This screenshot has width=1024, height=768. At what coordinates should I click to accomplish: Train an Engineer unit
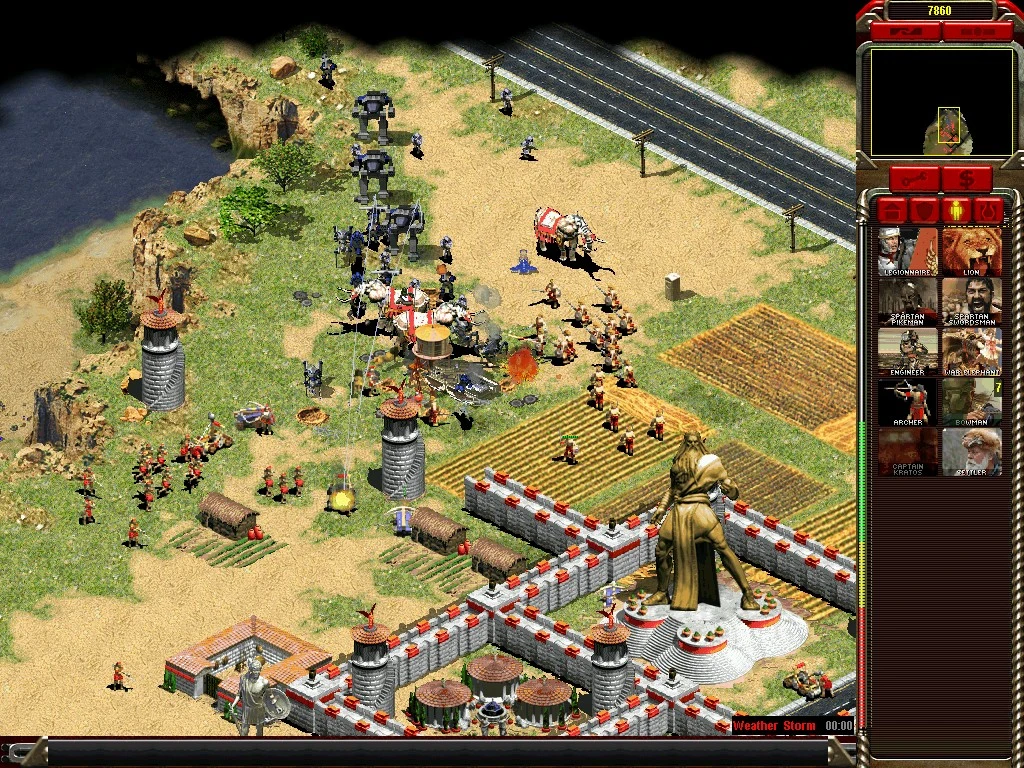908,352
